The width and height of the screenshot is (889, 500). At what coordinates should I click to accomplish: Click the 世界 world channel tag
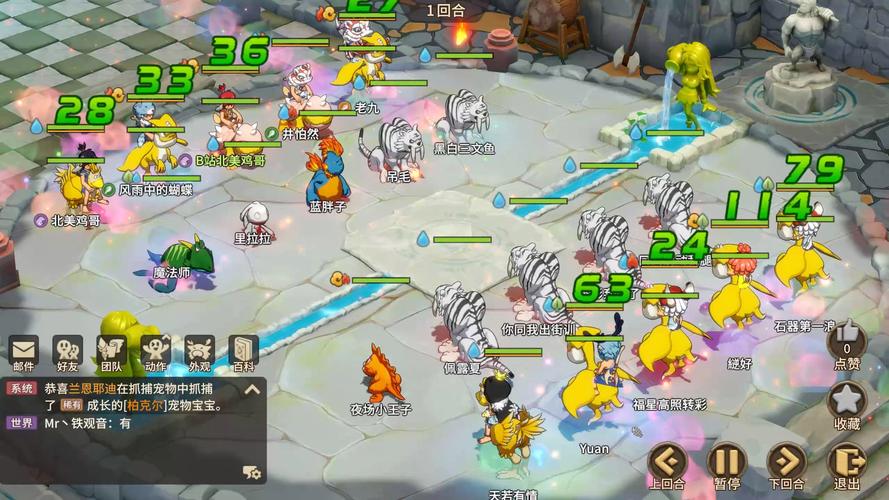22,423
